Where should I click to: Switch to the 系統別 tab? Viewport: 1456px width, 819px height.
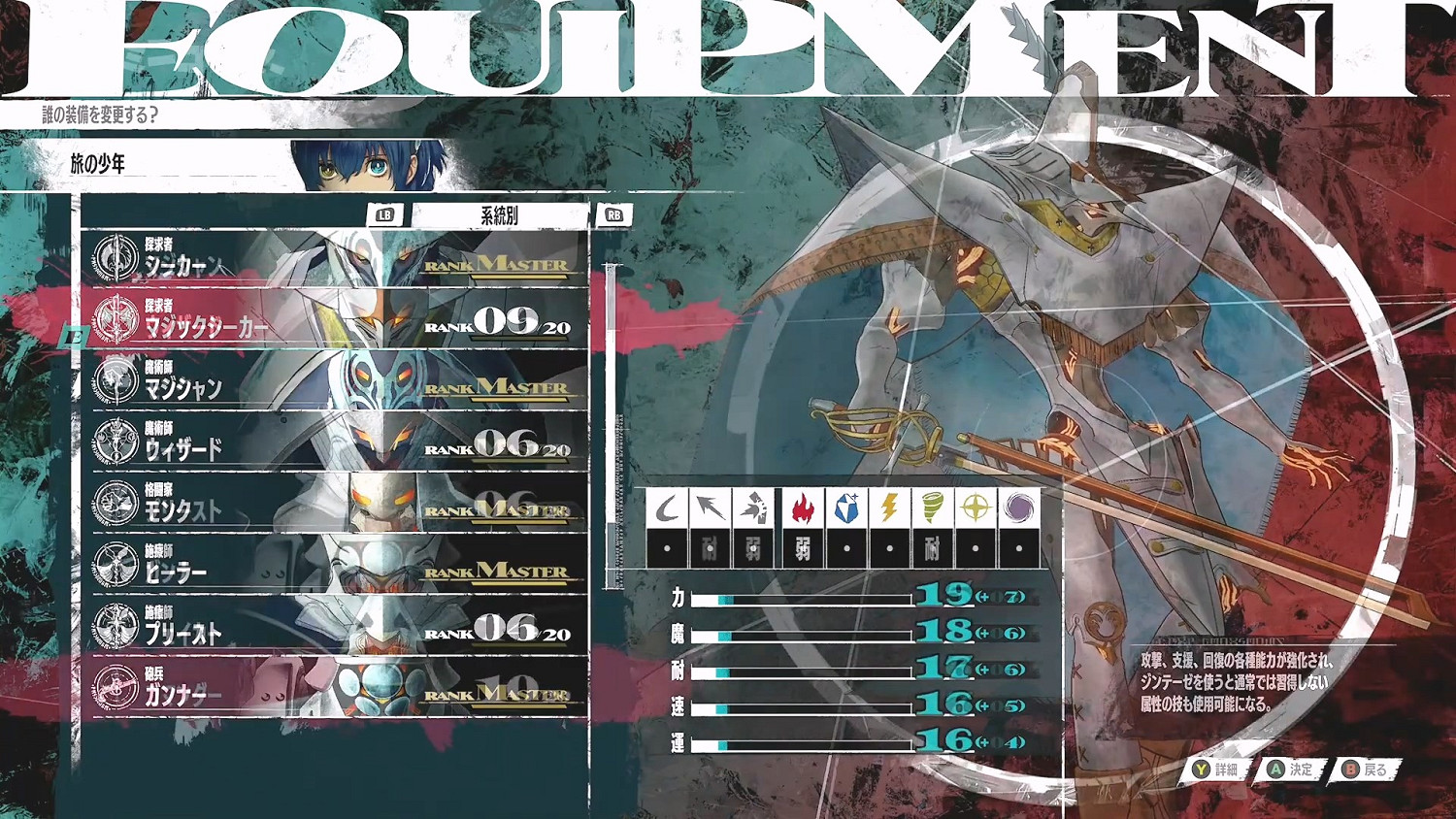[500, 213]
